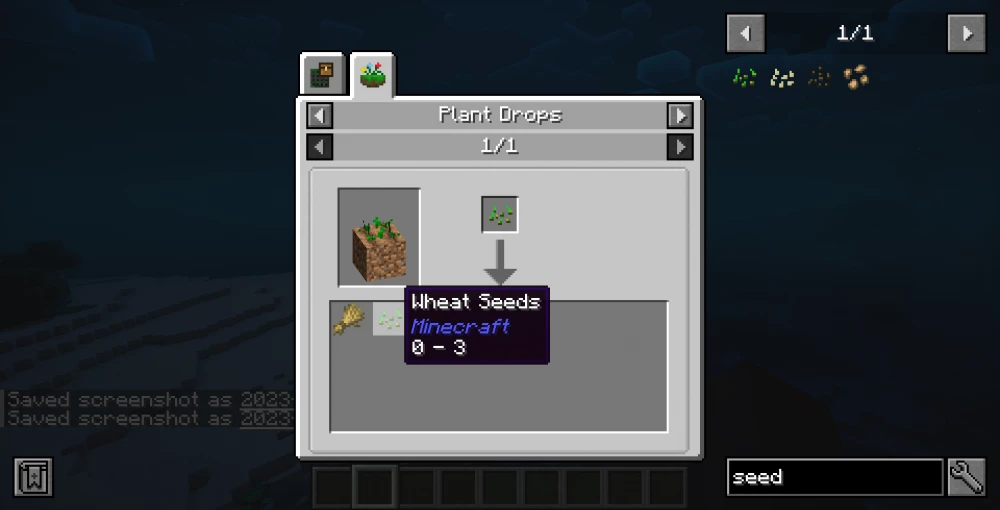Viewport: 1000px width, 510px height.
Task: Show previous recipe page in Plant Drops
Action: tap(319, 147)
